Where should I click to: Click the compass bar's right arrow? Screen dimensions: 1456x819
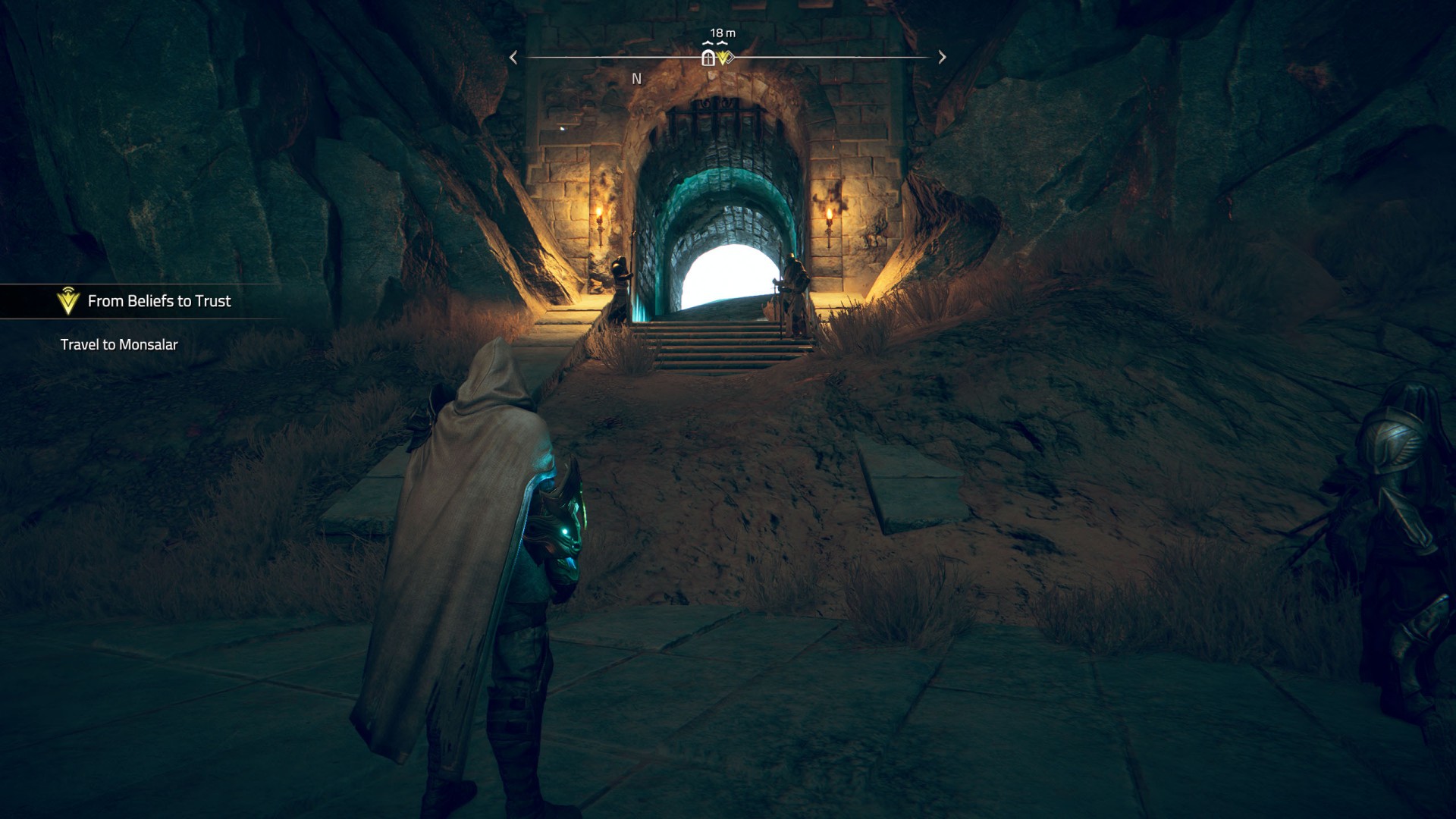tap(942, 58)
